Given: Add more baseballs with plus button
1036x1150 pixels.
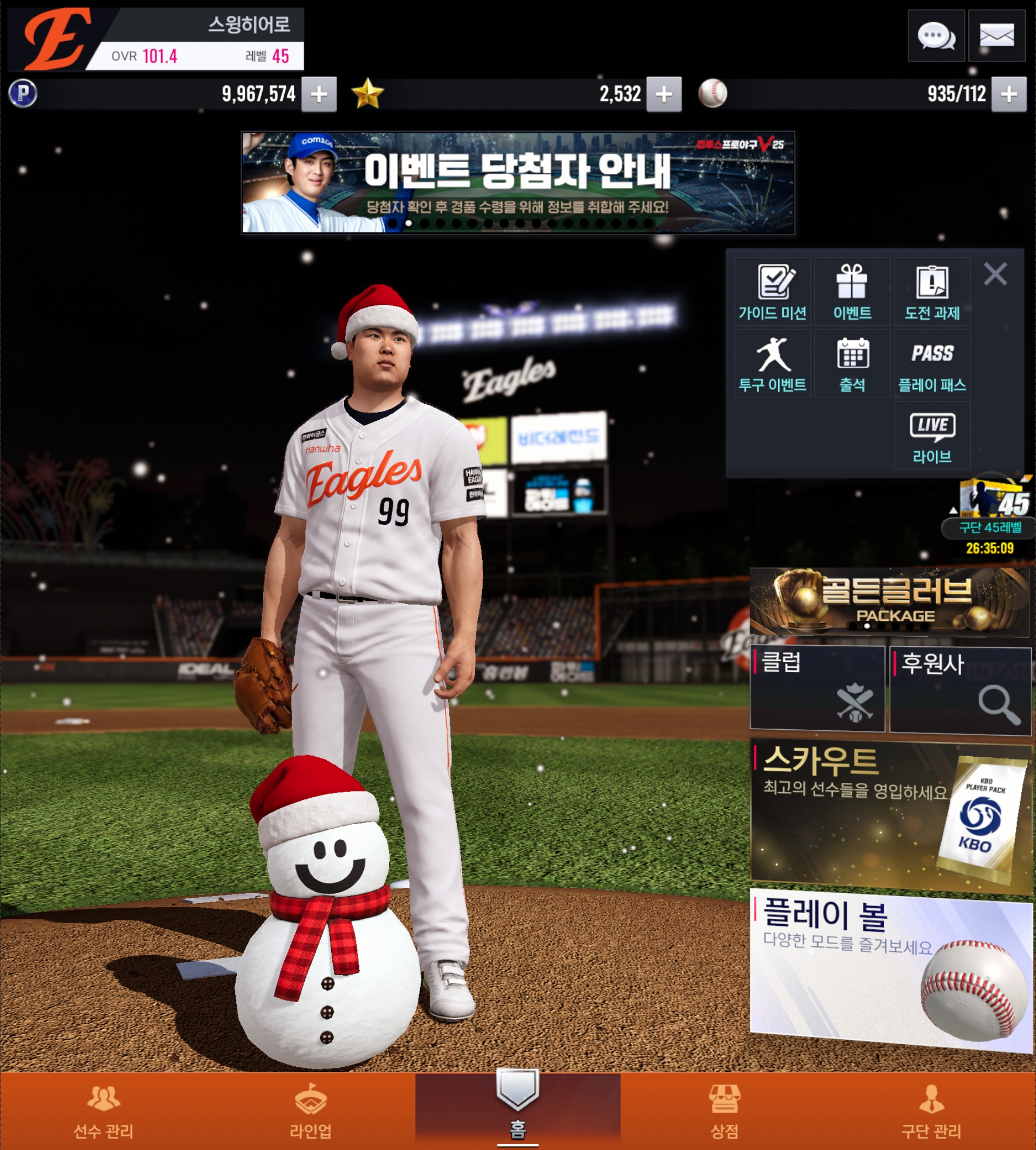Looking at the screenshot, I should 1009,94.
